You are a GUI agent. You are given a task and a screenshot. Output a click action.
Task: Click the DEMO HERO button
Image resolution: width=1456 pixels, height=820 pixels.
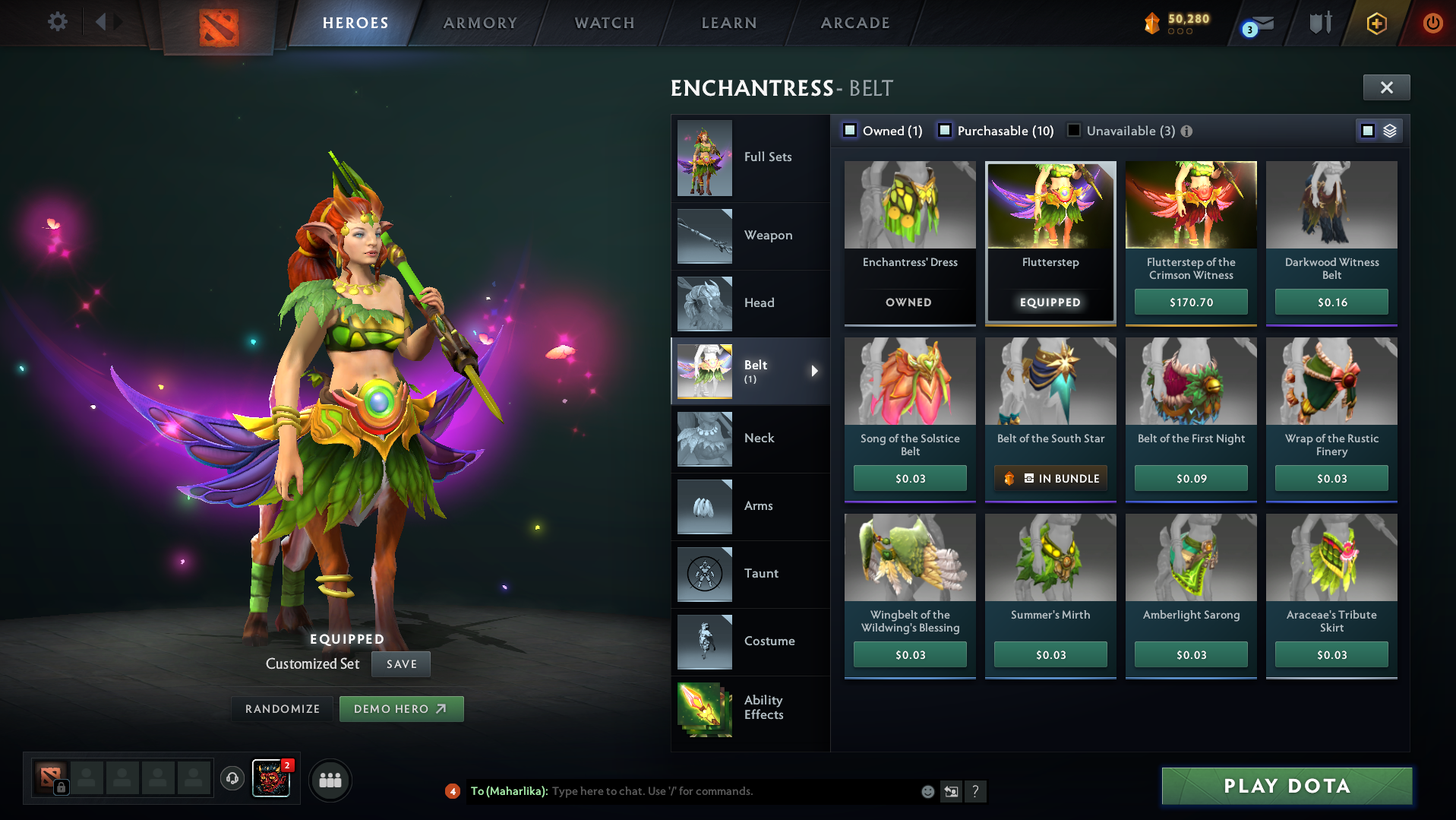401,708
